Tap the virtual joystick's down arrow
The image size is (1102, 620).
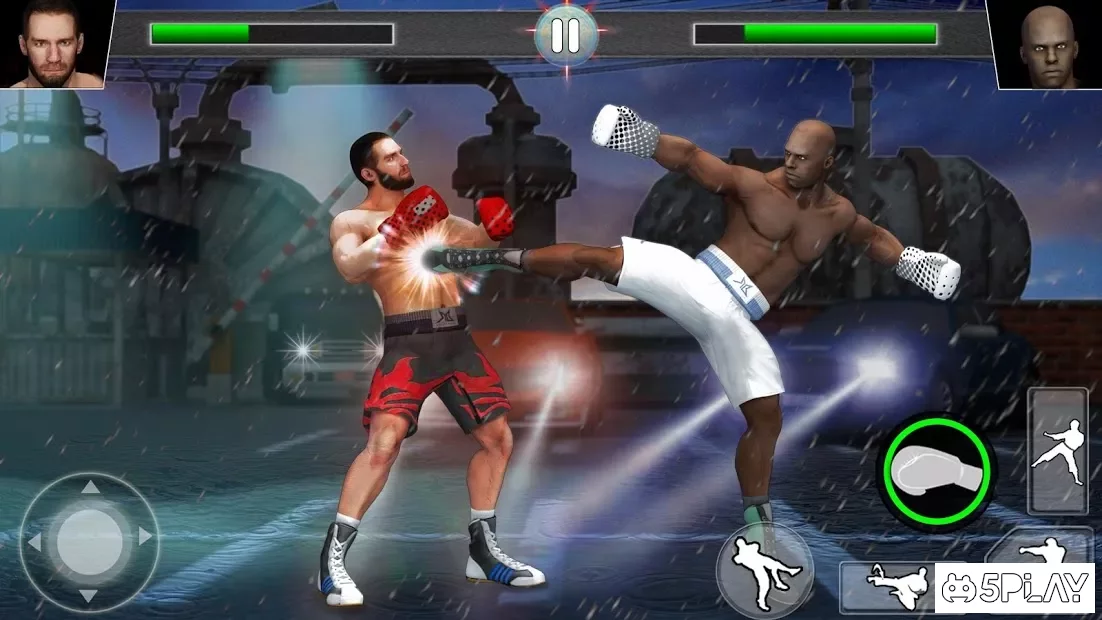click(x=89, y=595)
